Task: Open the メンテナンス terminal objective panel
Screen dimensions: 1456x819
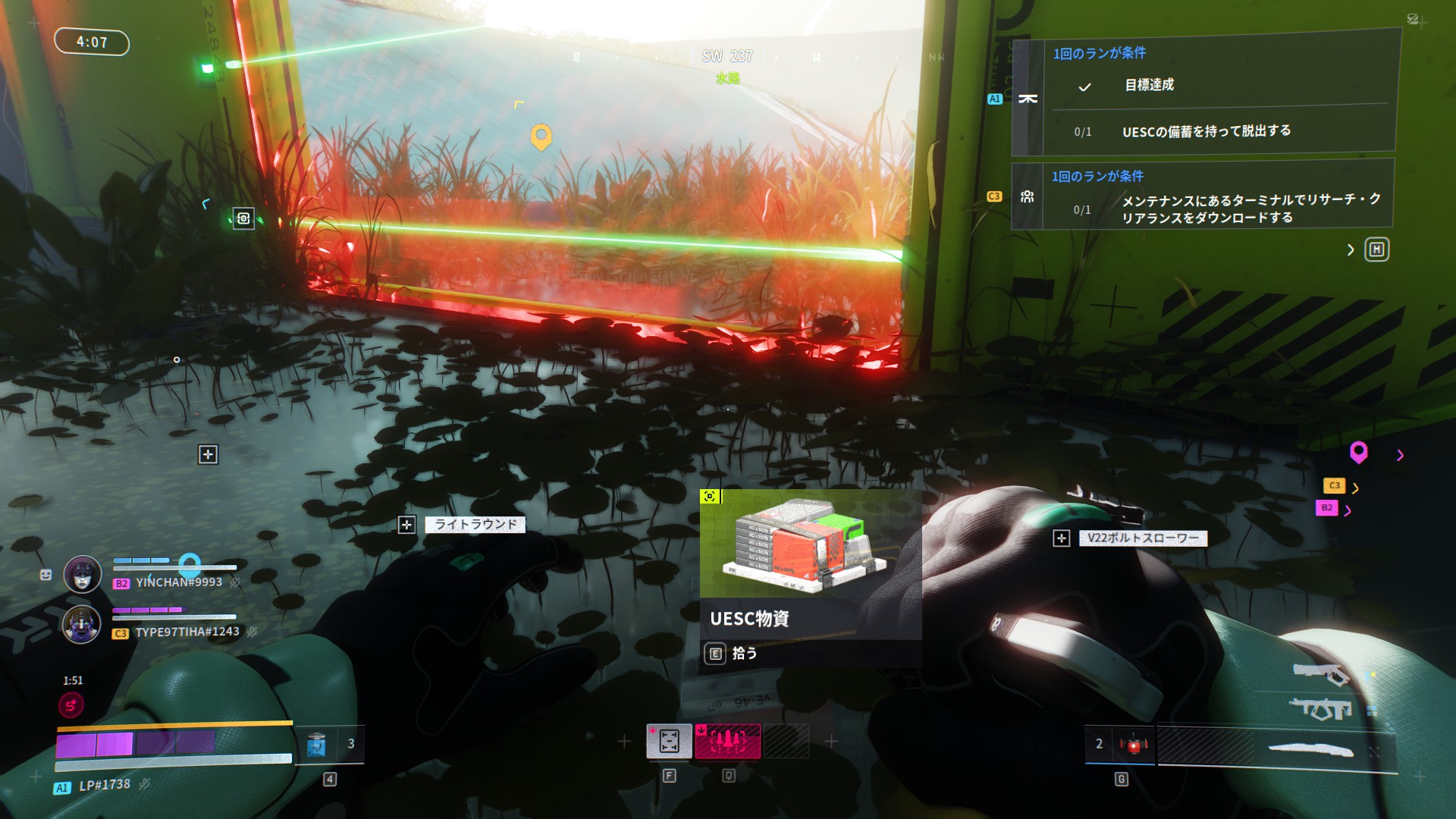Action: (x=1204, y=195)
